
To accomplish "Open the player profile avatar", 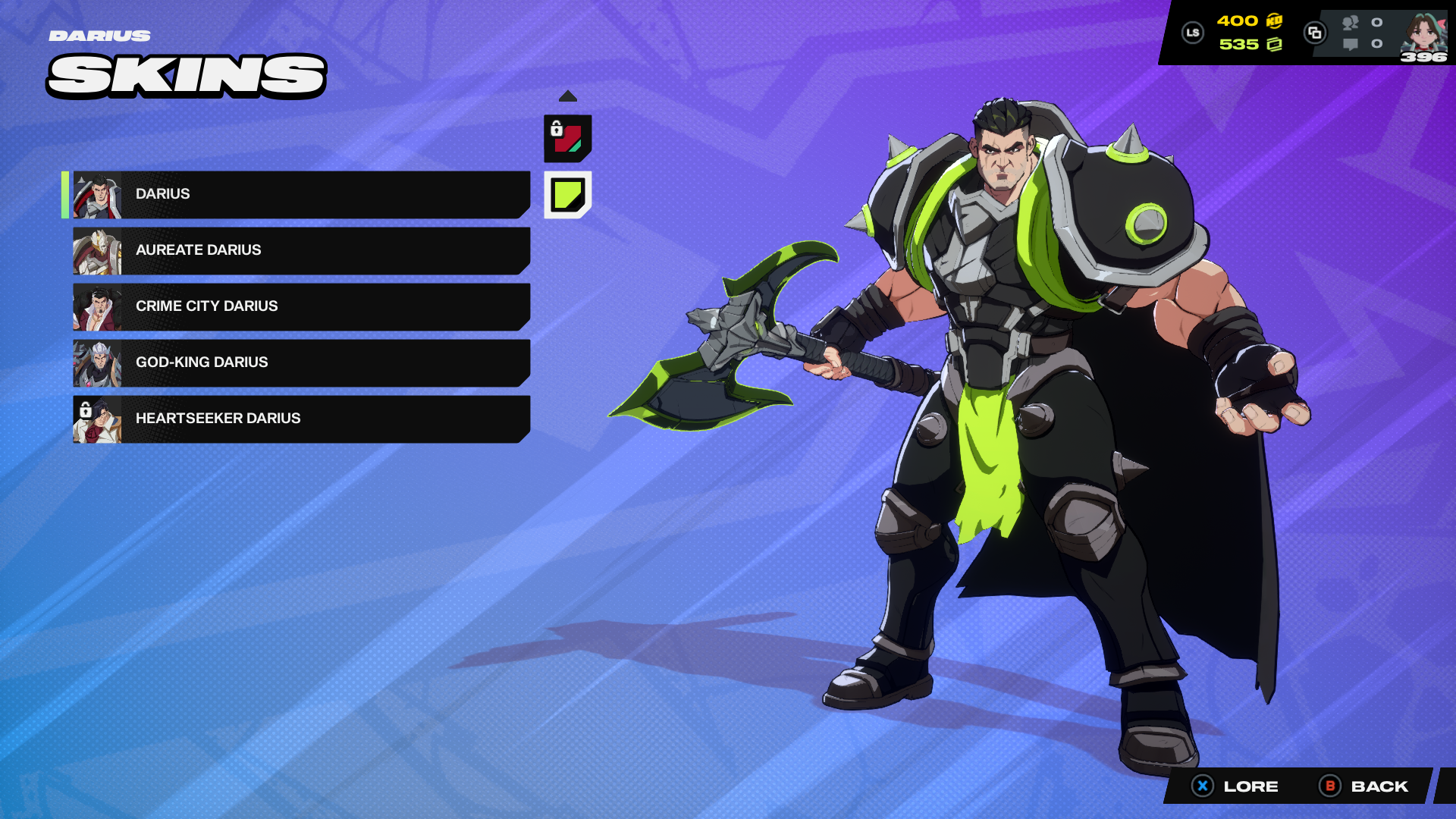I will point(1423,34).
